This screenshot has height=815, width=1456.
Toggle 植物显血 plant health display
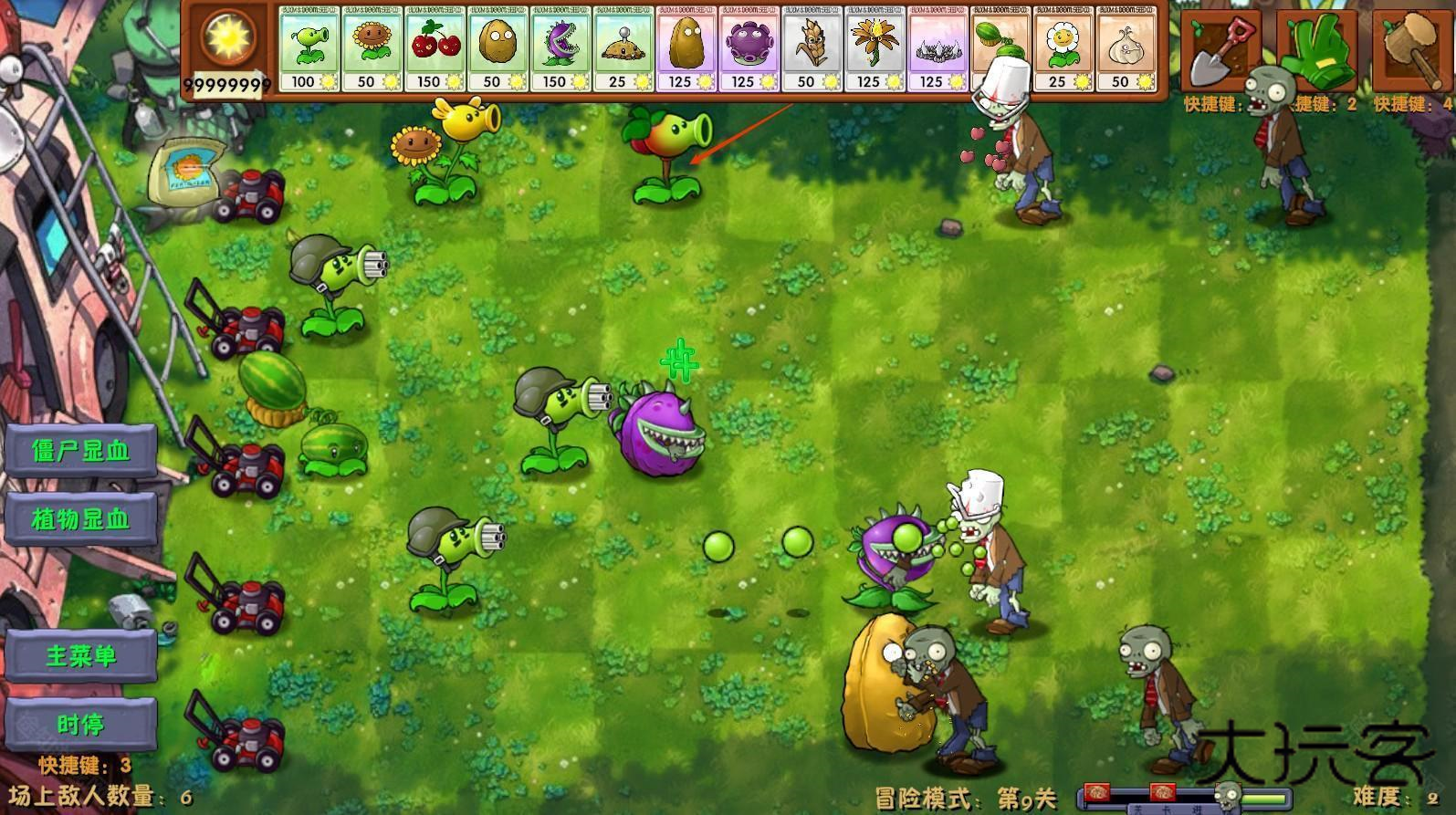[82, 520]
